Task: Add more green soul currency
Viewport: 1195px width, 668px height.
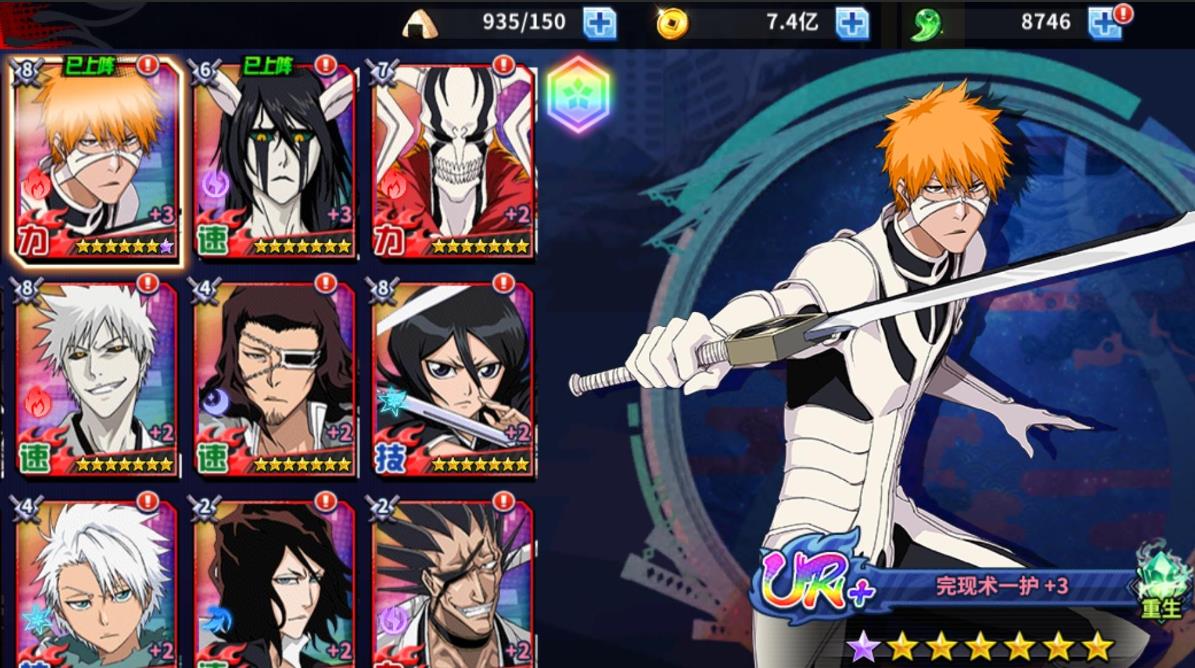Action: pos(1104,23)
